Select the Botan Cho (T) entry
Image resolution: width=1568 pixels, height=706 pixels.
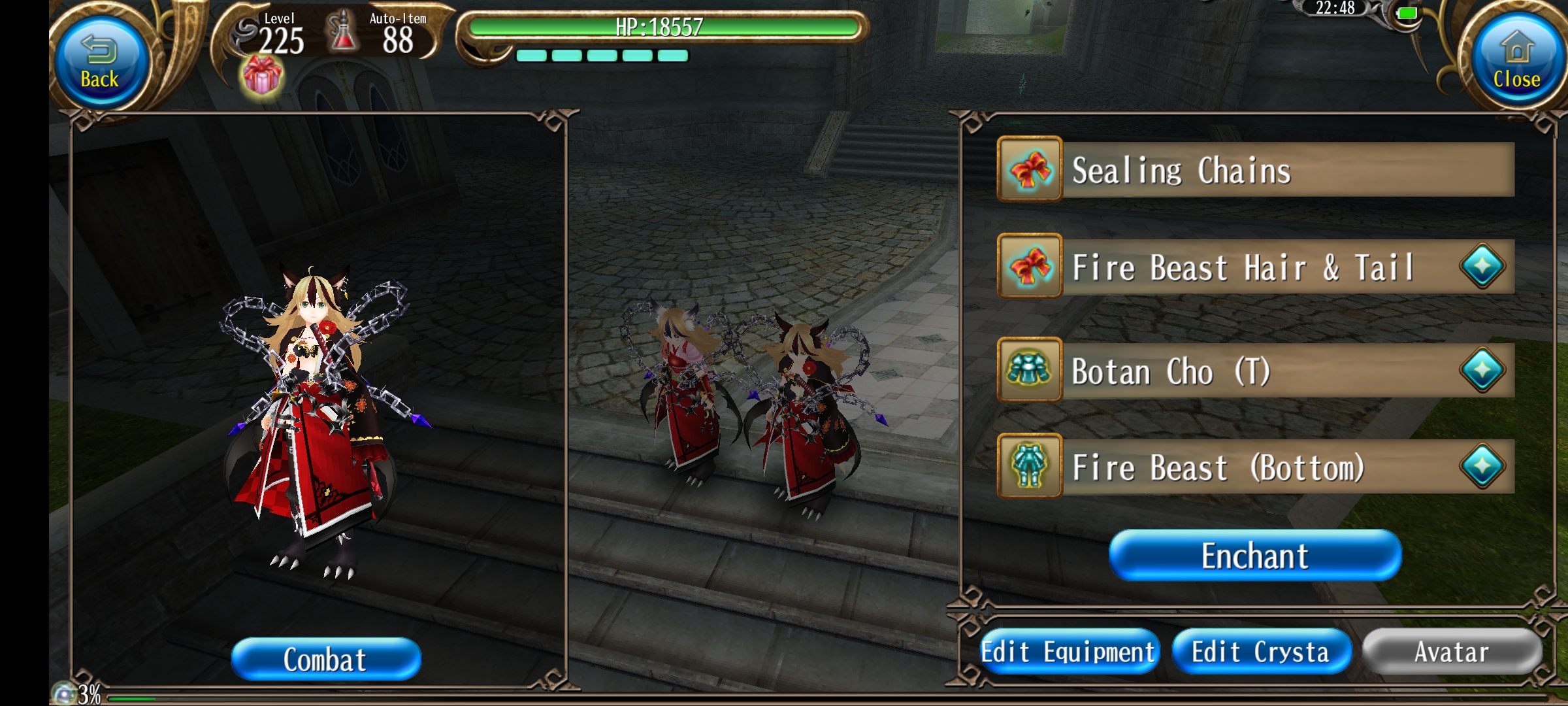pyautogui.click(x=1254, y=371)
